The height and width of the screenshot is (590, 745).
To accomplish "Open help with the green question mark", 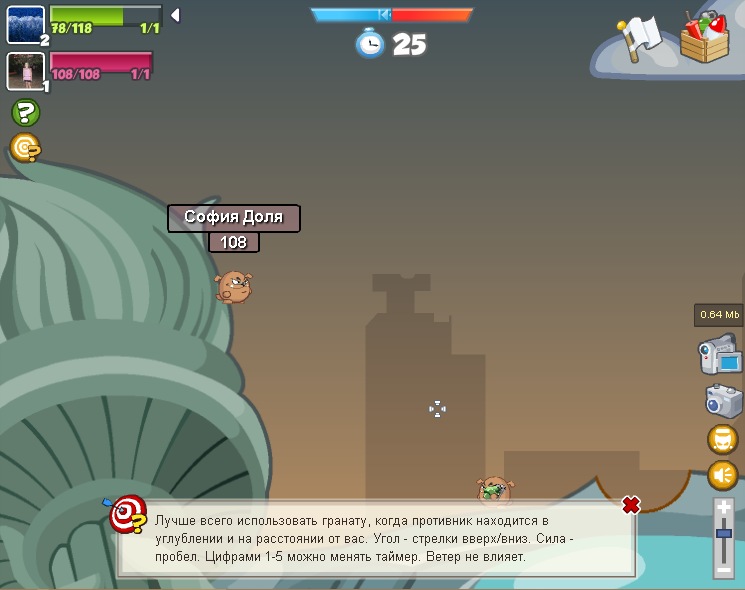I will point(25,113).
